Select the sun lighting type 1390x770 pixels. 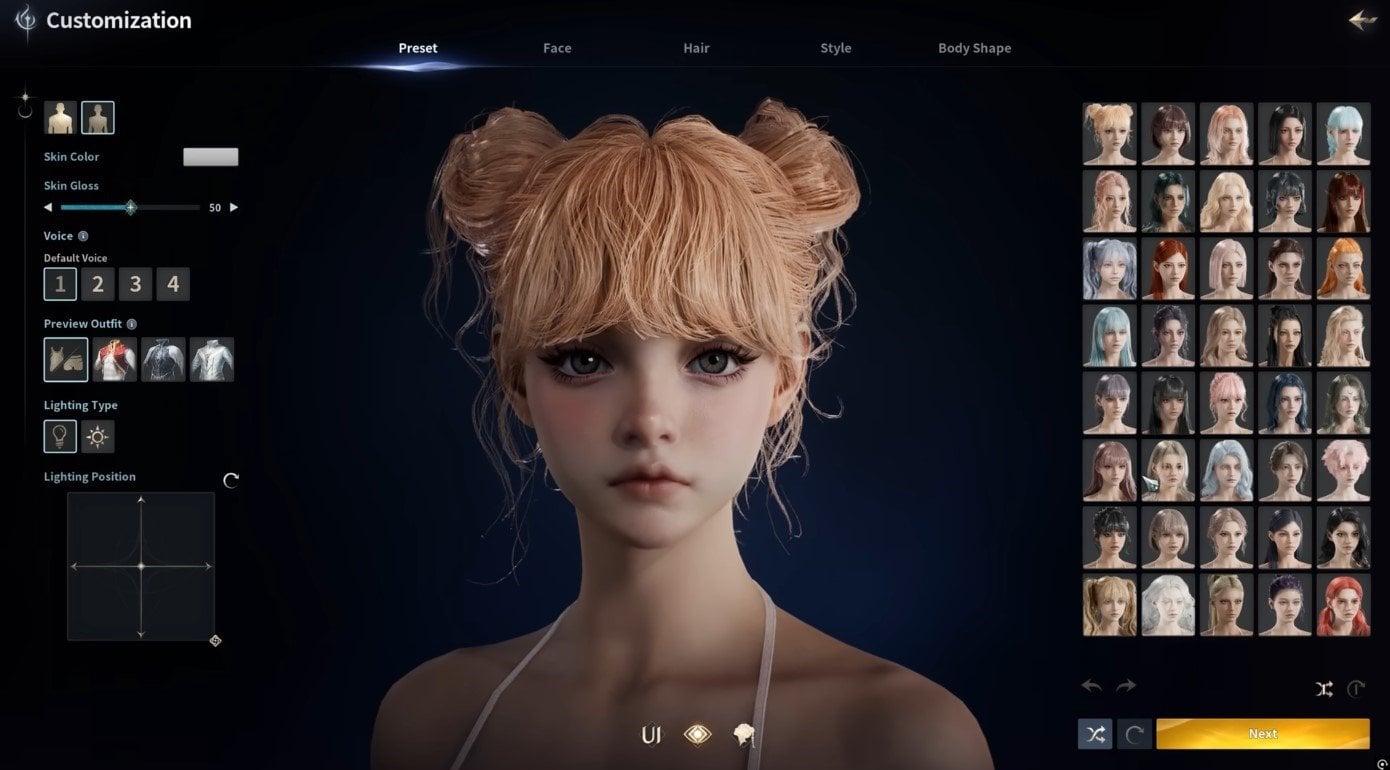coord(98,437)
